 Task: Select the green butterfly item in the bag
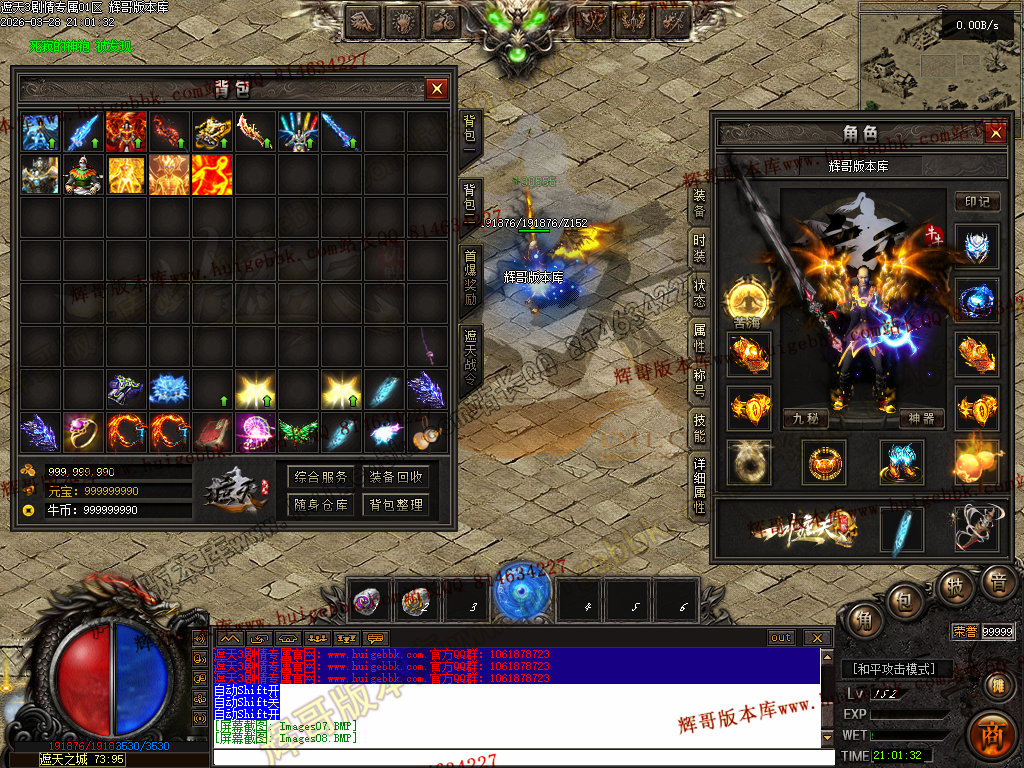[299, 432]
